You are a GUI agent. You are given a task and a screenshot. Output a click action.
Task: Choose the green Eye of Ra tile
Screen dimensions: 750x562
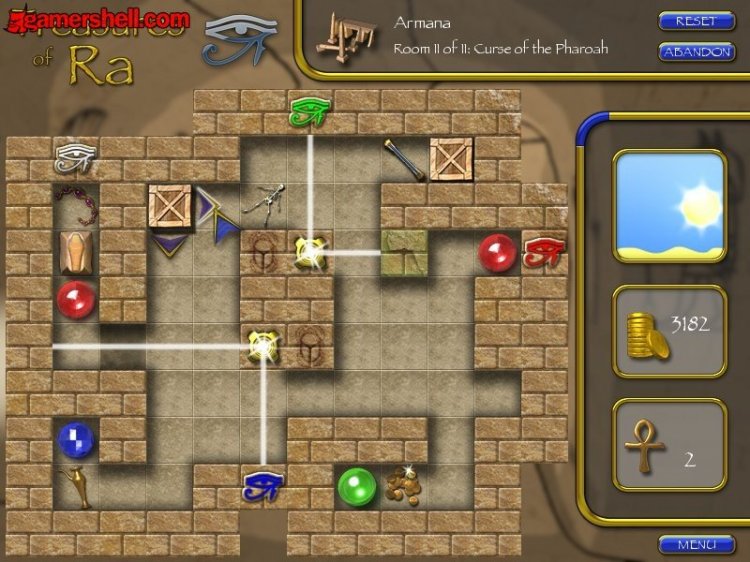coord(309,111)
